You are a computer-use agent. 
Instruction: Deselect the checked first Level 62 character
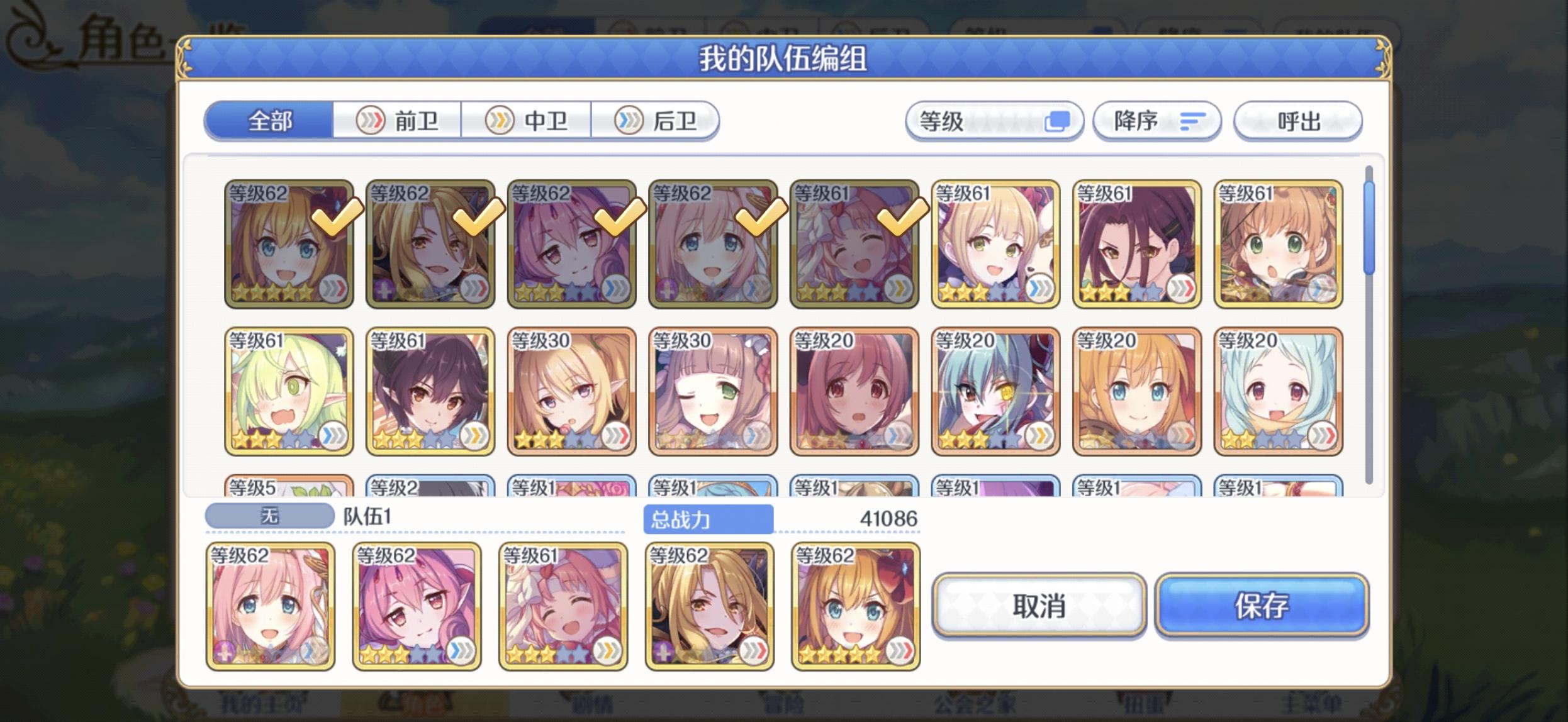288,245
